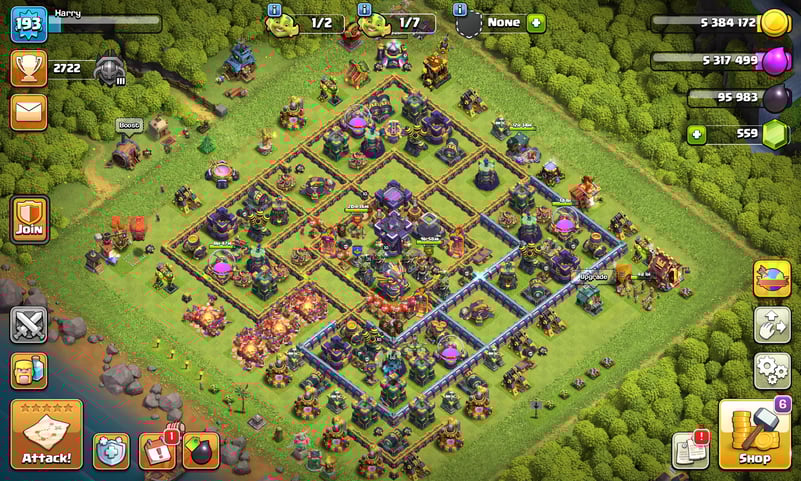Open the mail inbox

pyautogui.click(x=29, y=111)
